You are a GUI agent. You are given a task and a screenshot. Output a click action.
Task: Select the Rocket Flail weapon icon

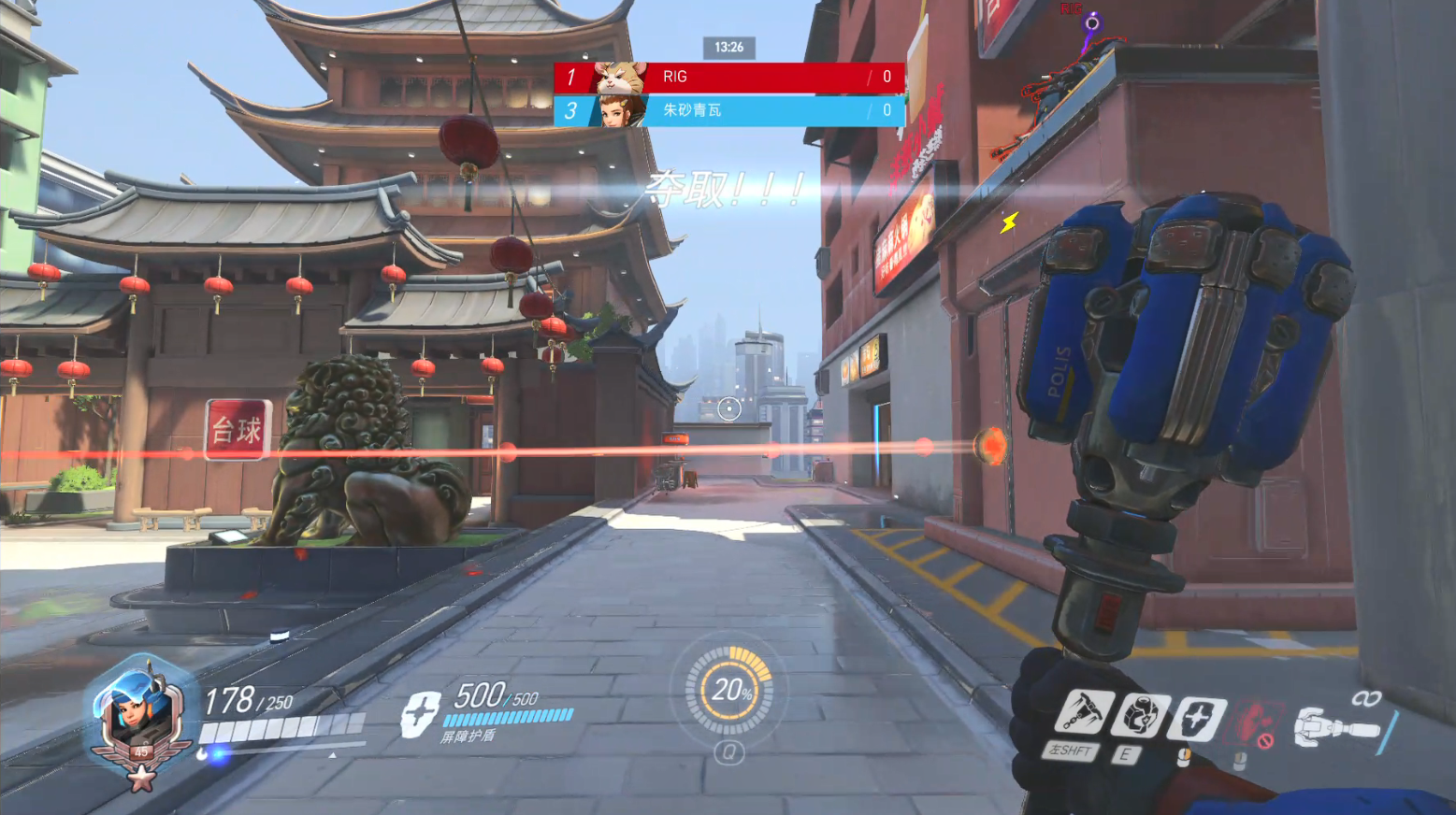[1337, 727]
